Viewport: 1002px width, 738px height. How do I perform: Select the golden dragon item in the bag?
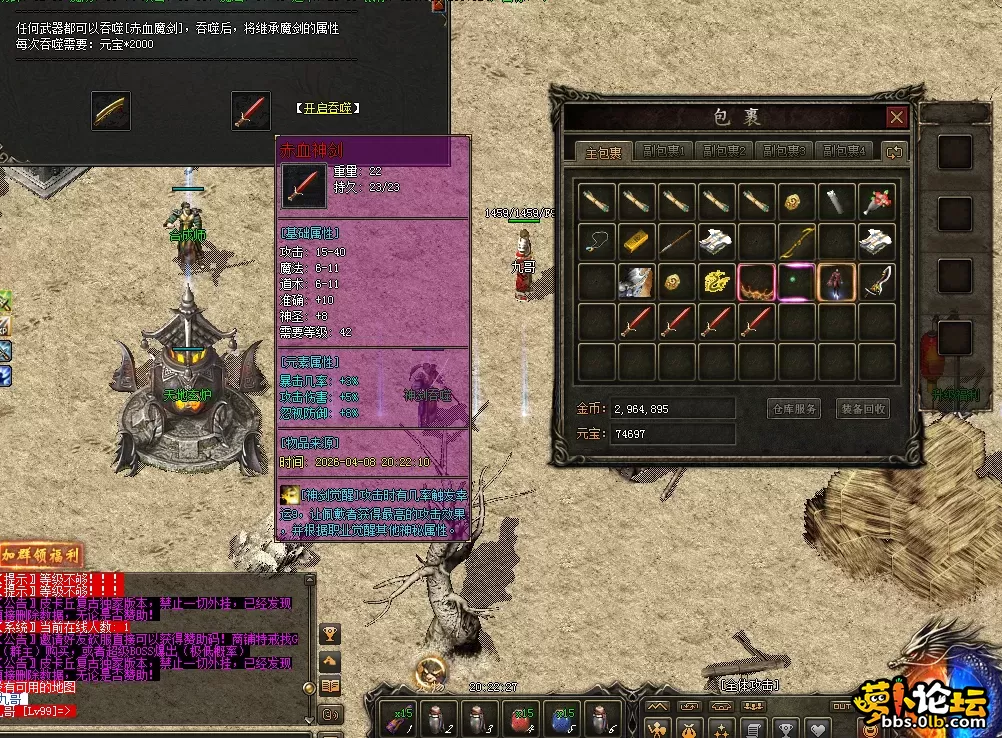pos(717,282)
